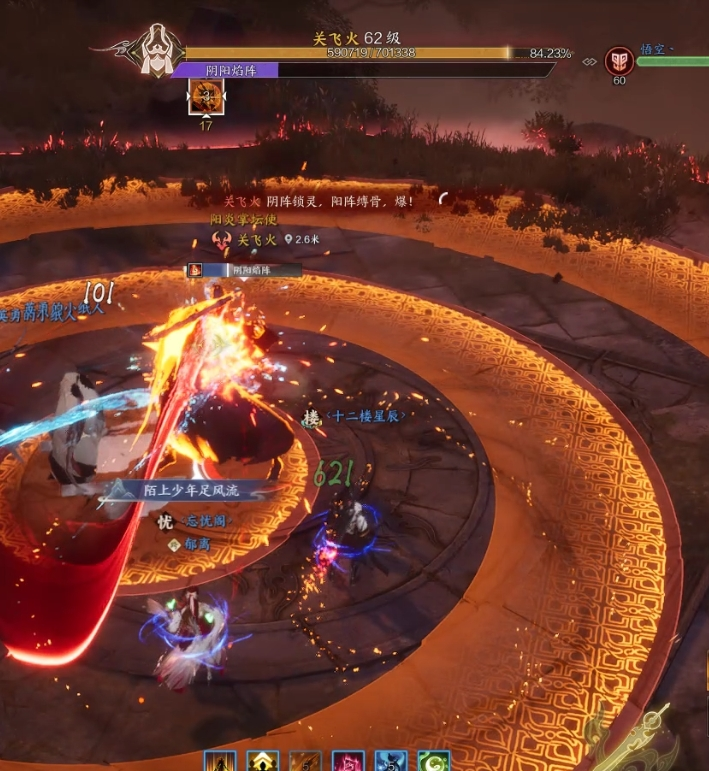The image size is (709, 771).
Task: Use the blue moon skill icon
Action: coord(390,763)
